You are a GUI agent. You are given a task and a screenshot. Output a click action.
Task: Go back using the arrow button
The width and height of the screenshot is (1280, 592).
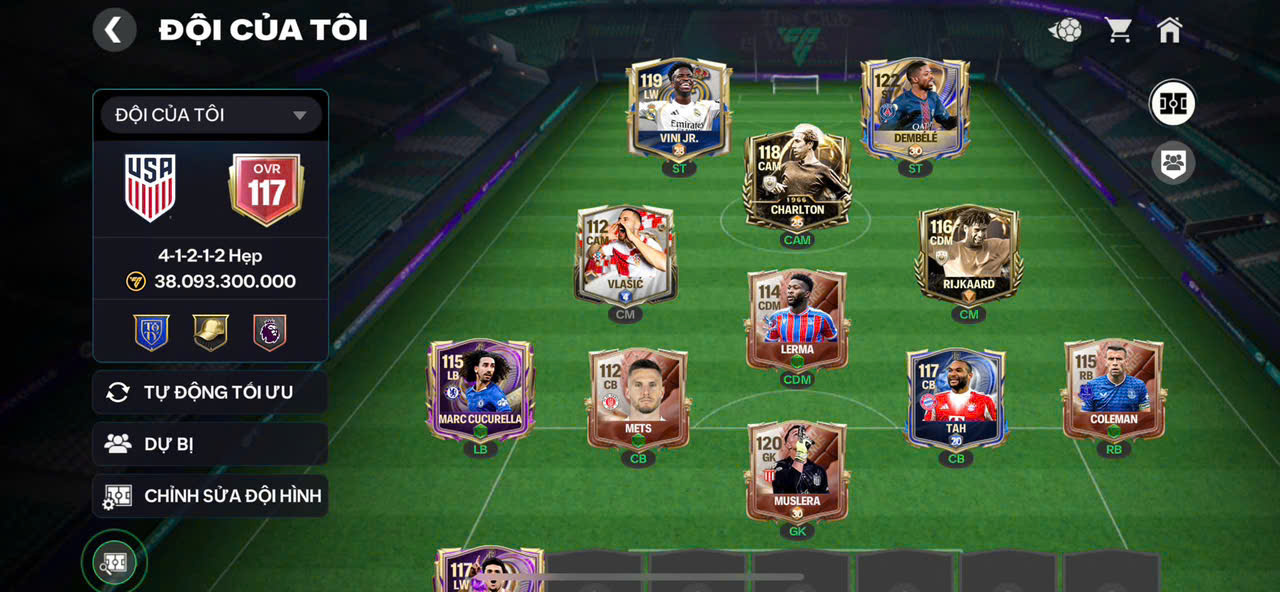pyautogui.click(x=114, y=30)
